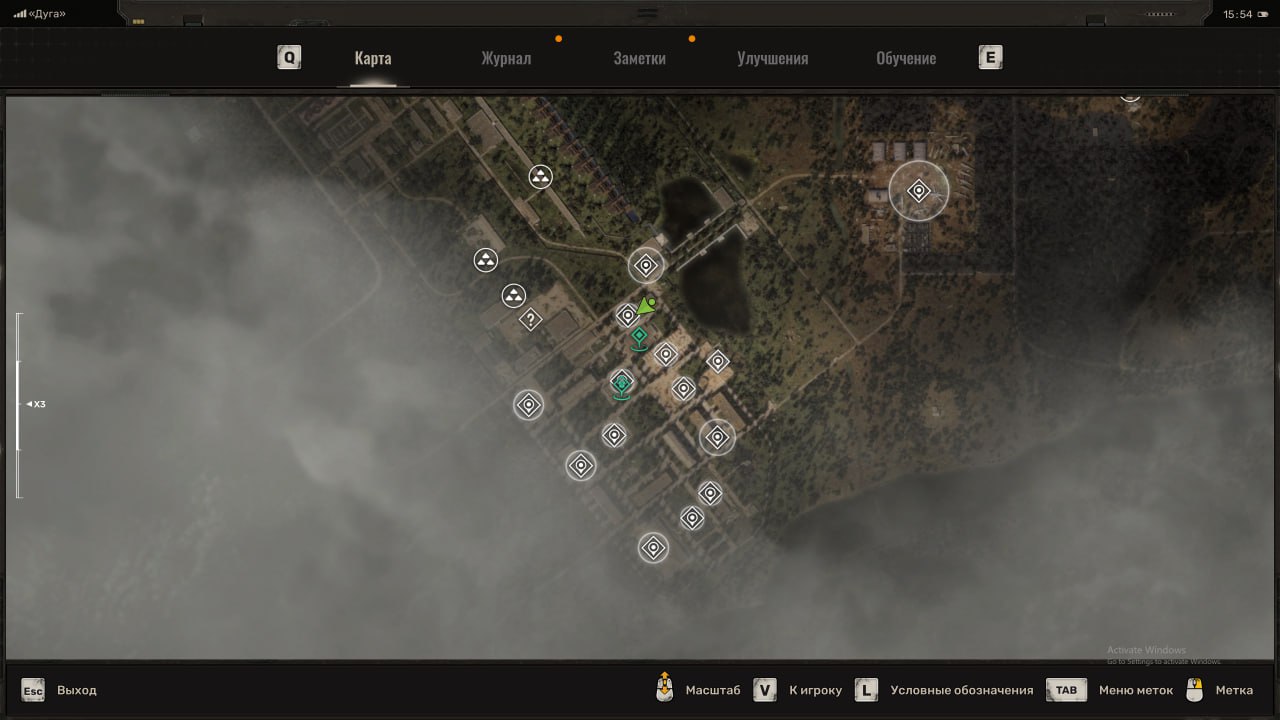This screenshot has height=720, width=1280.
Task: Click the circled marker at the dam between ponds
Action: (646, 266)
